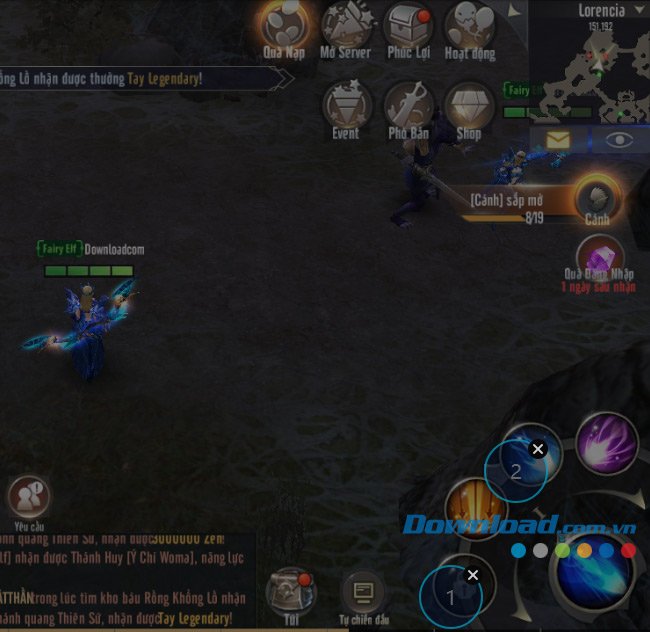Open the mail envelope inbox

[x=557, y=140]
